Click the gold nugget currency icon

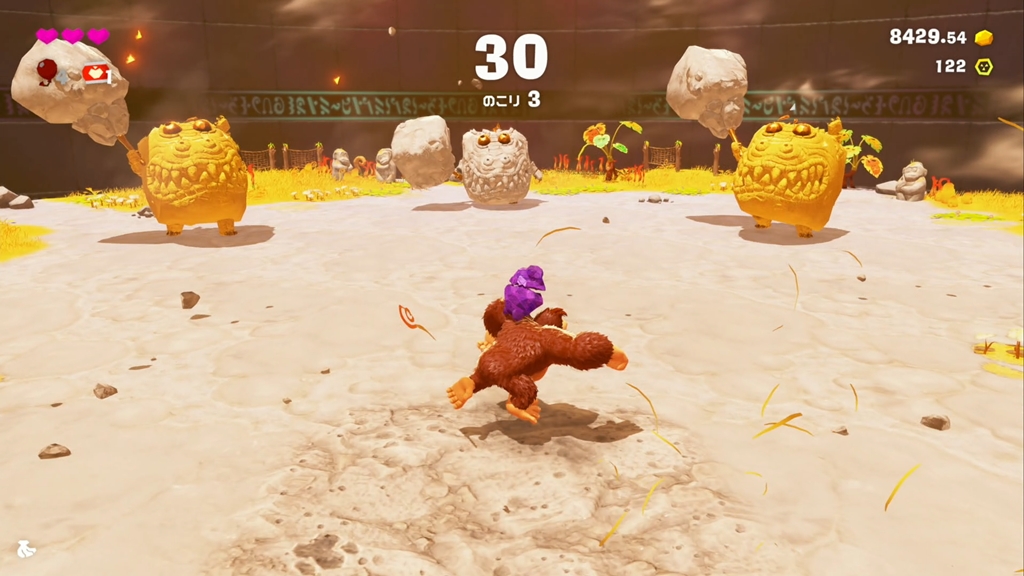tap(984, 38)
